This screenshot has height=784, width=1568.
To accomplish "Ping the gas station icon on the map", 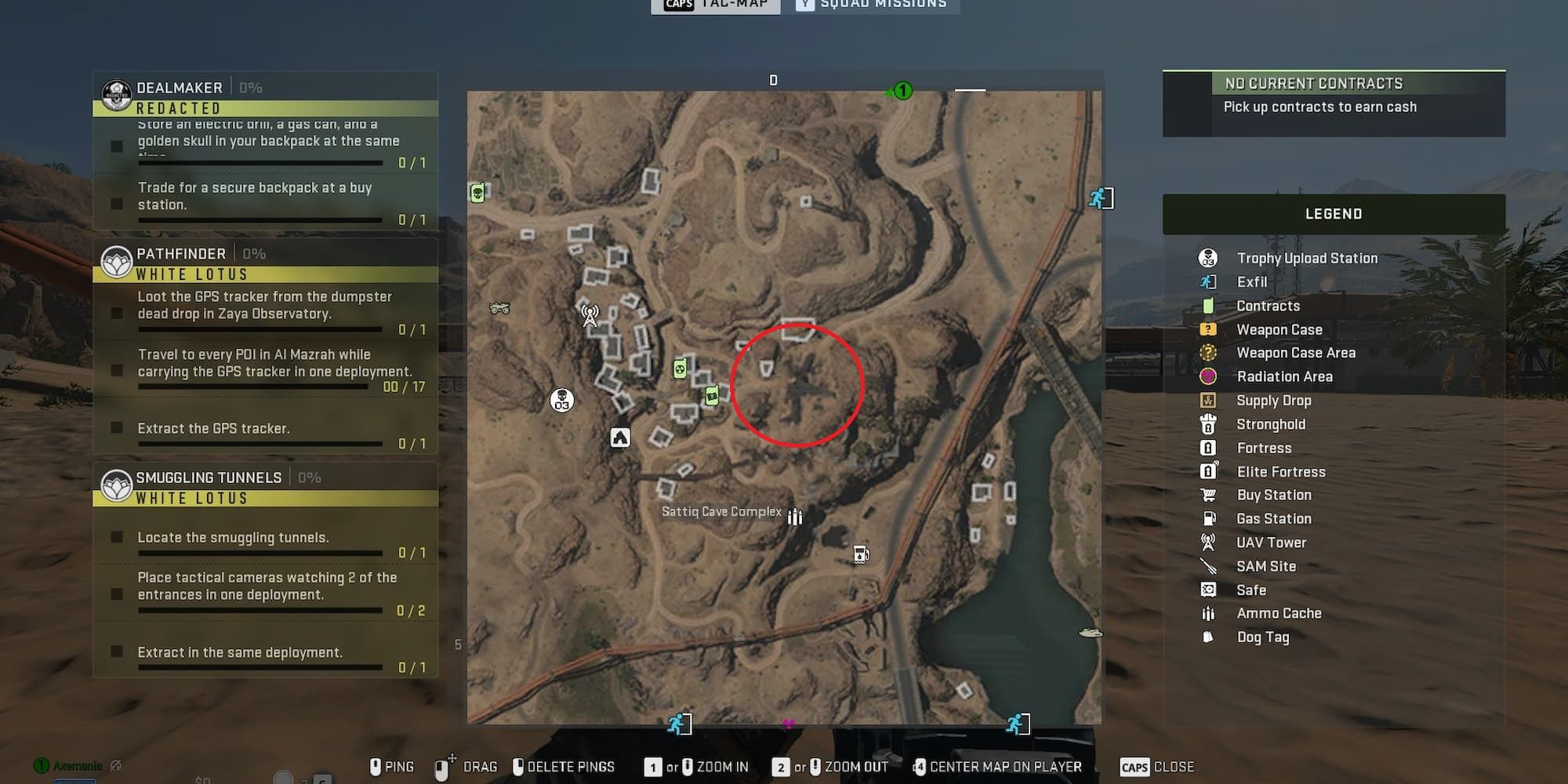I will tap(861, 553).
